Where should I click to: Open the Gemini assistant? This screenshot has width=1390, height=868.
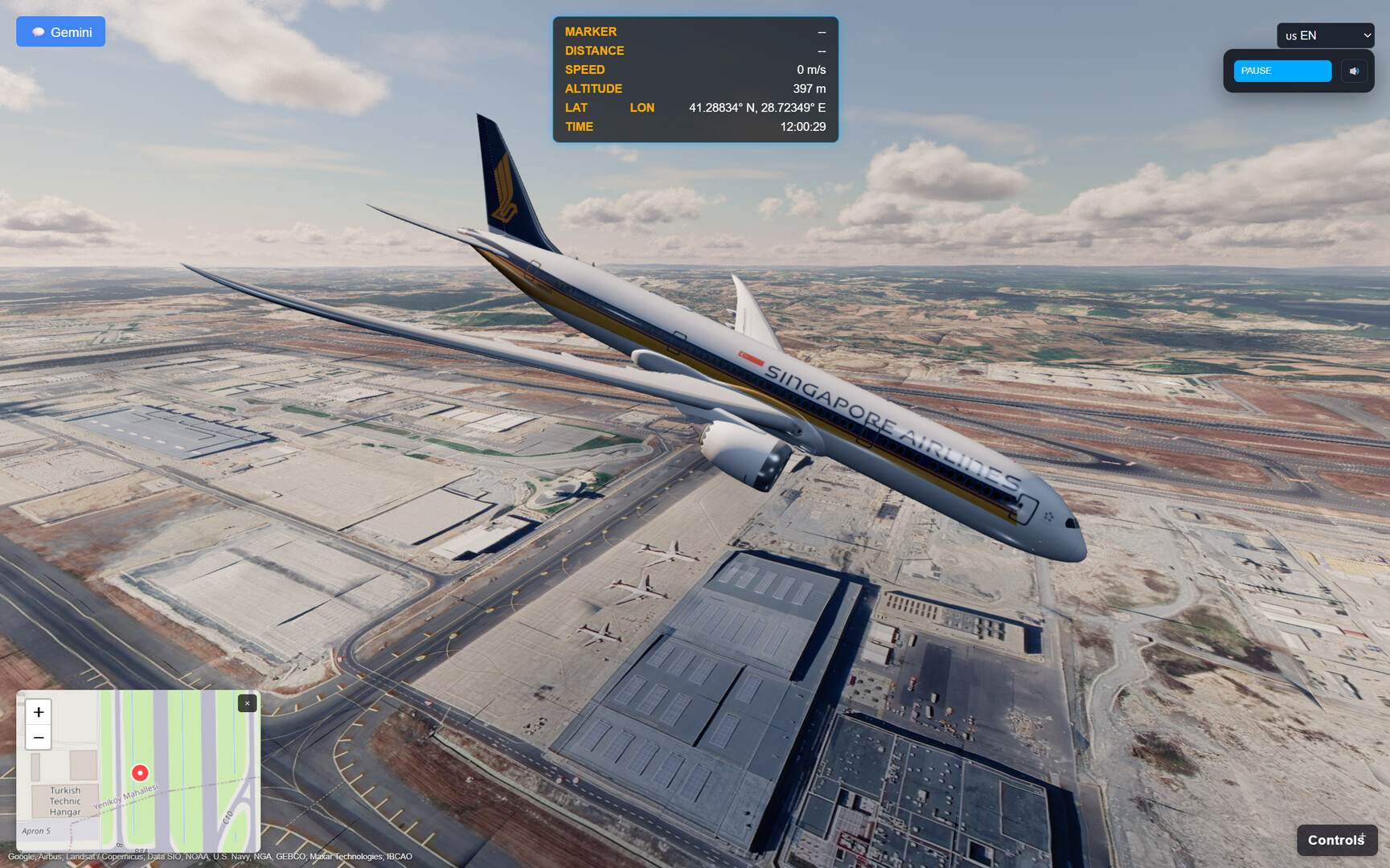[60, 31]
